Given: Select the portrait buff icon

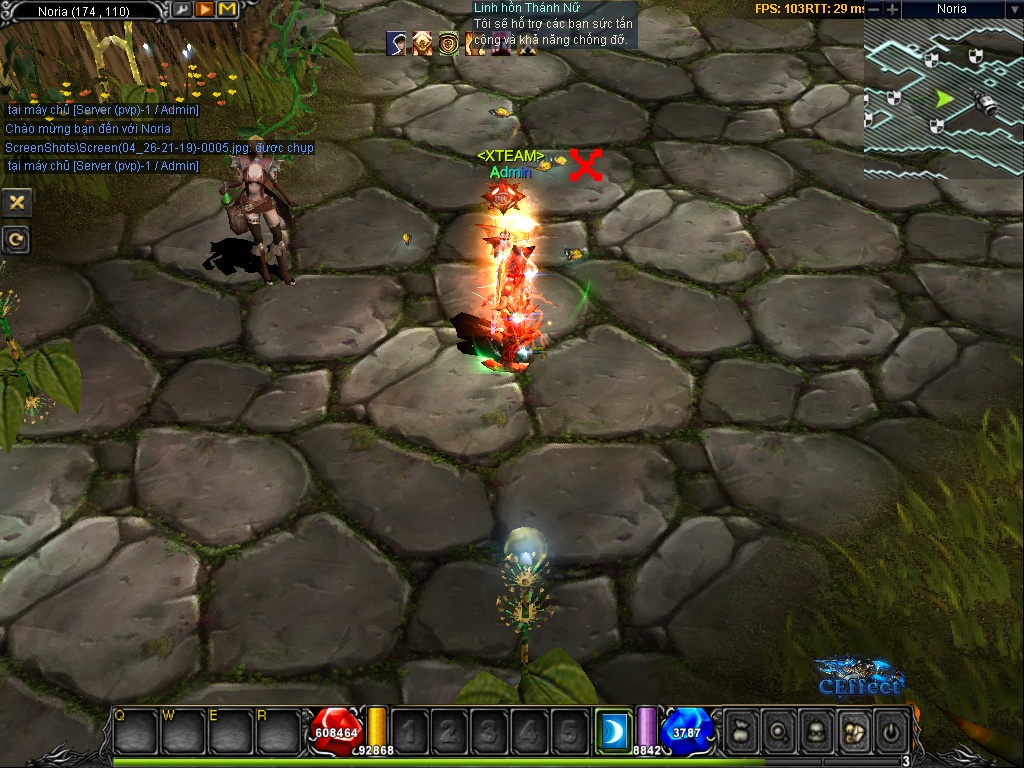Looking at the screenshot, I should pos(397,43).
